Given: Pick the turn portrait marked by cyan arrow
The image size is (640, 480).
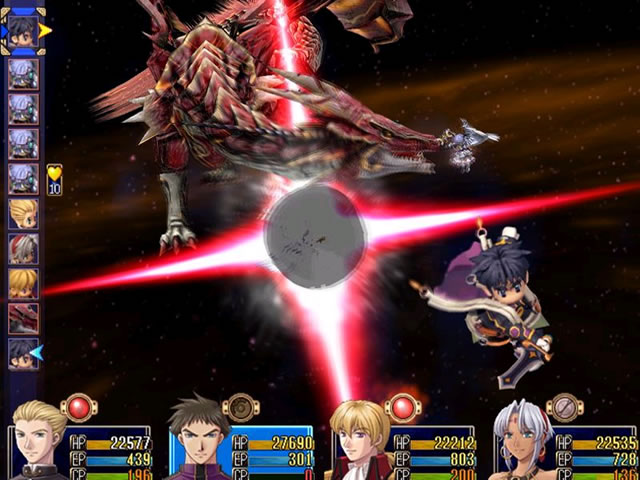Looking at the screenshot, I should pyautogui.click(x=24, y=353).
